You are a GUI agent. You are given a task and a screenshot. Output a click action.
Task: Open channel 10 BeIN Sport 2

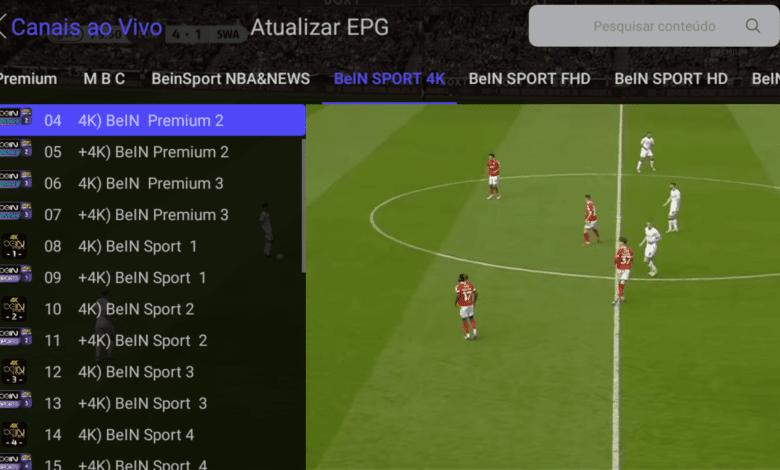(152, 309)
